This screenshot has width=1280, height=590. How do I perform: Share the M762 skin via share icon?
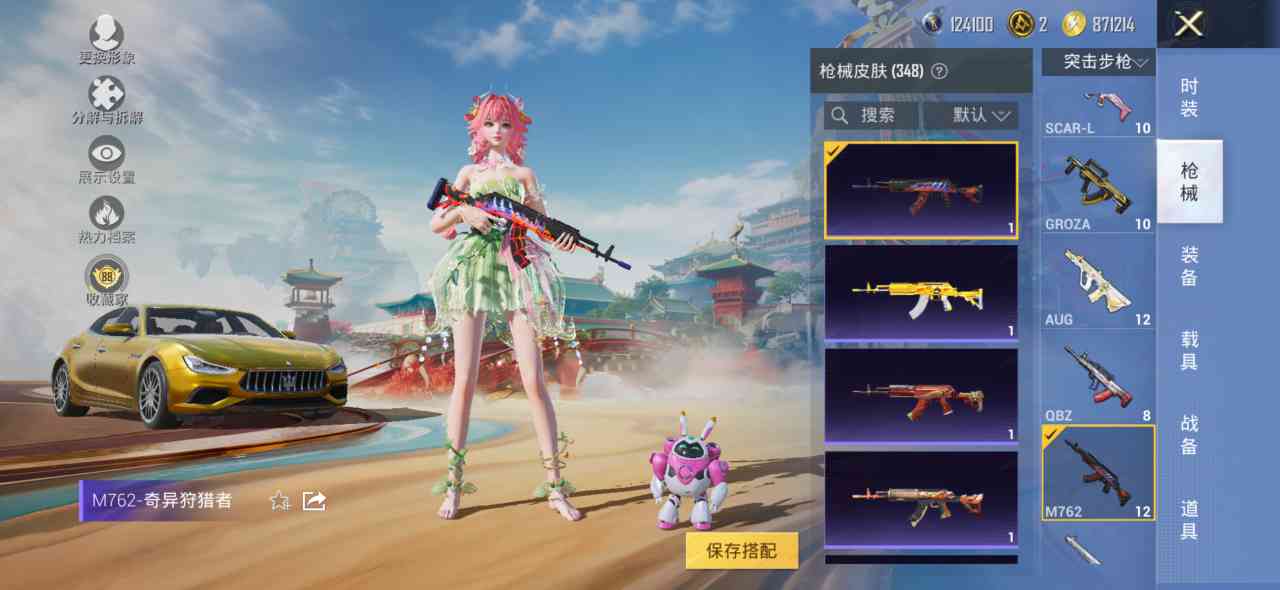(314, 501)
